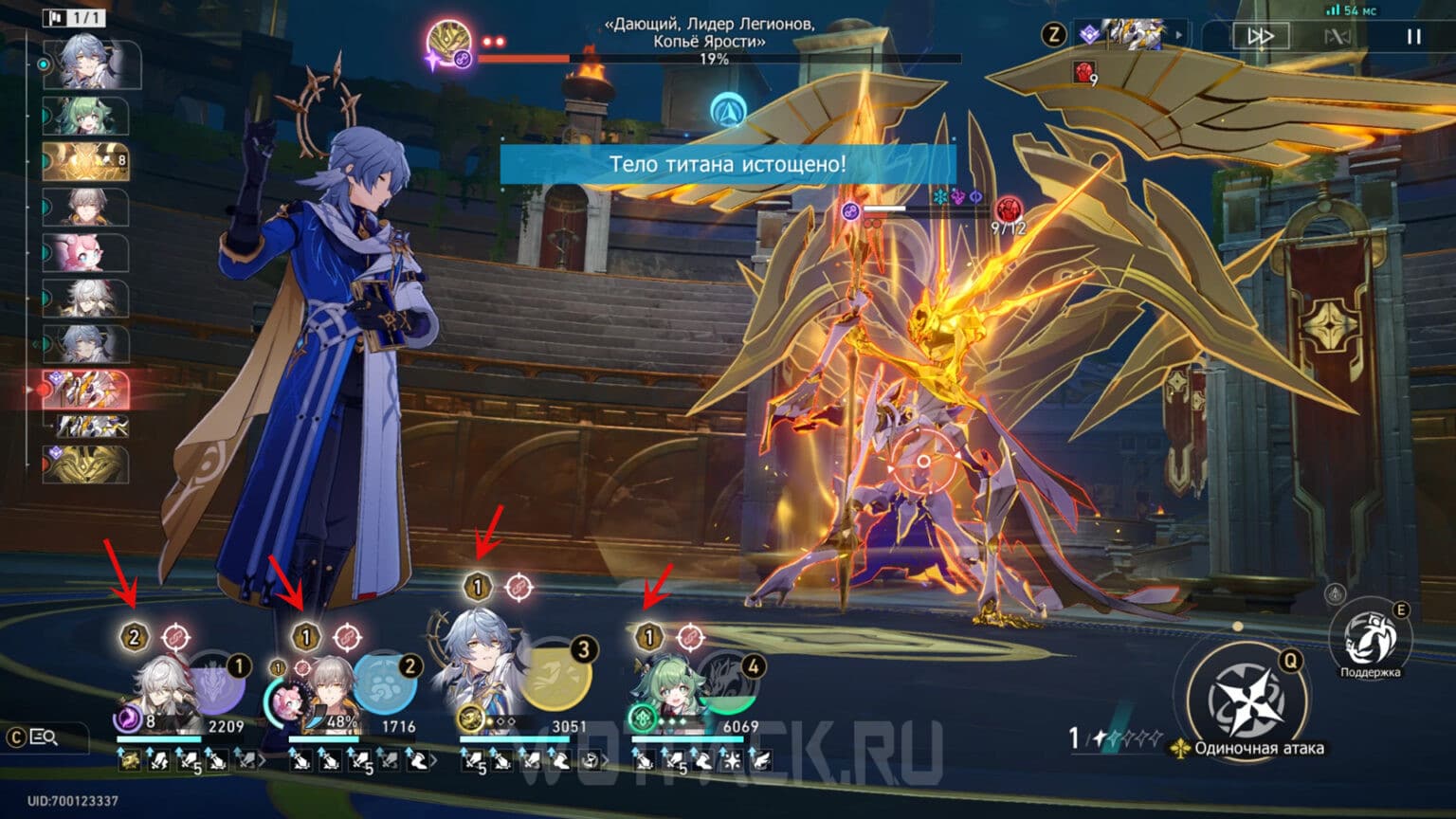Click the C circular button near battle log
Viewport: 1456px width, 819px height.
tap(16, 737)
